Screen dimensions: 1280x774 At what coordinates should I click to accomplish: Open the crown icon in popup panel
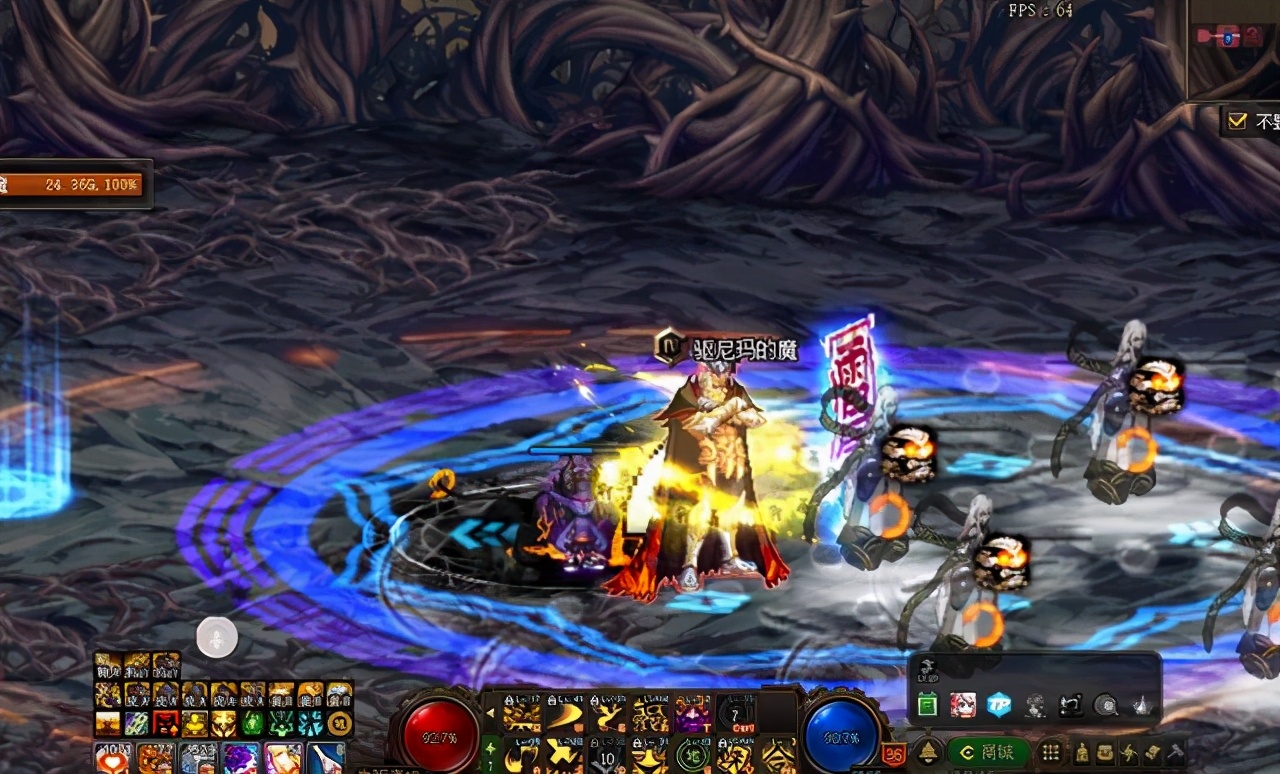(1140, 705)
